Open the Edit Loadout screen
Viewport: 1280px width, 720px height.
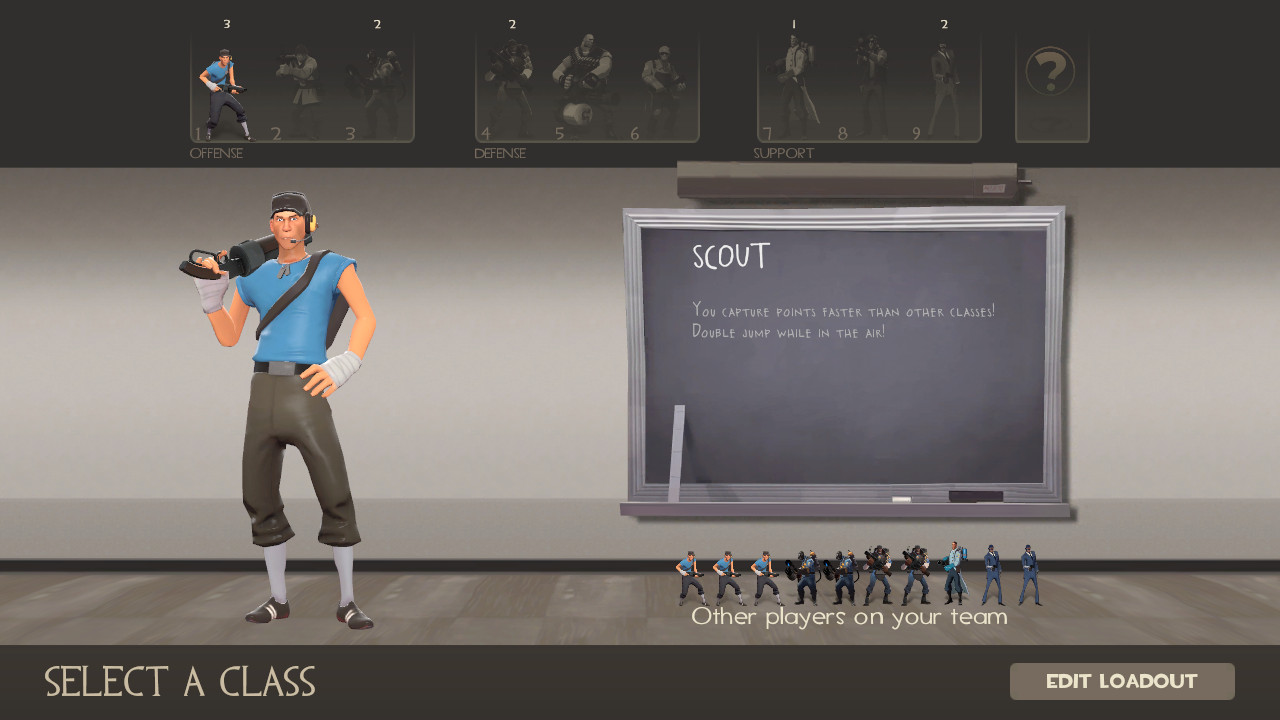click(1123, 681)
